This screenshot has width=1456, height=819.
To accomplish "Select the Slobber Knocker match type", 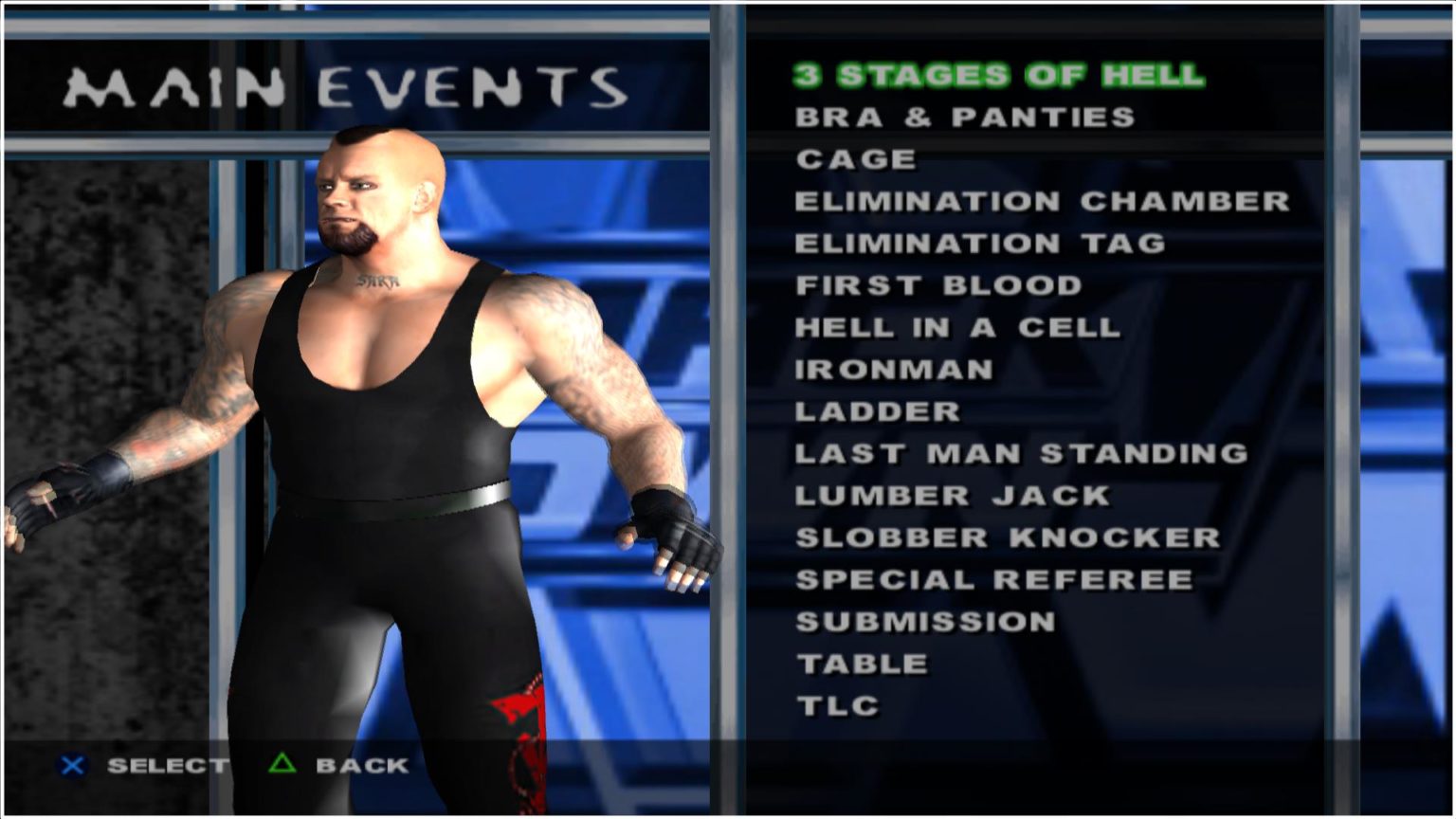I will 1003,537.
